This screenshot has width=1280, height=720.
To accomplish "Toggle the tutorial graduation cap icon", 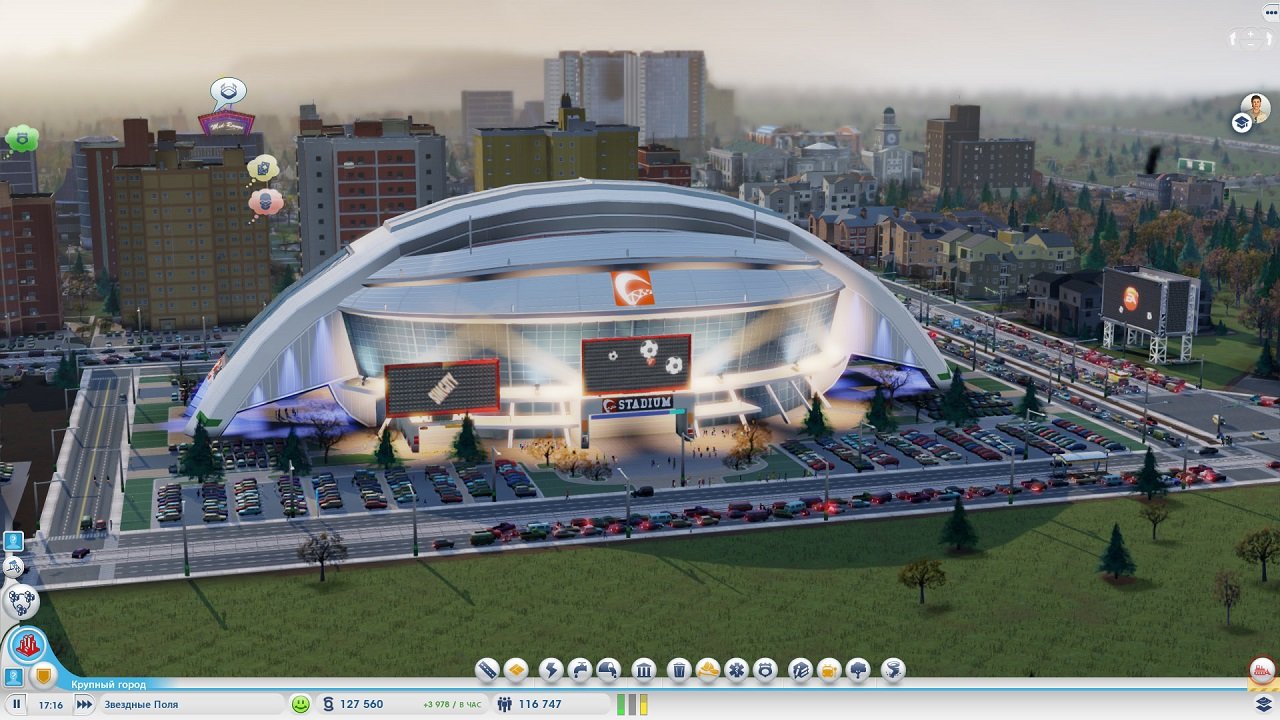I will [x=1240, y=123].
